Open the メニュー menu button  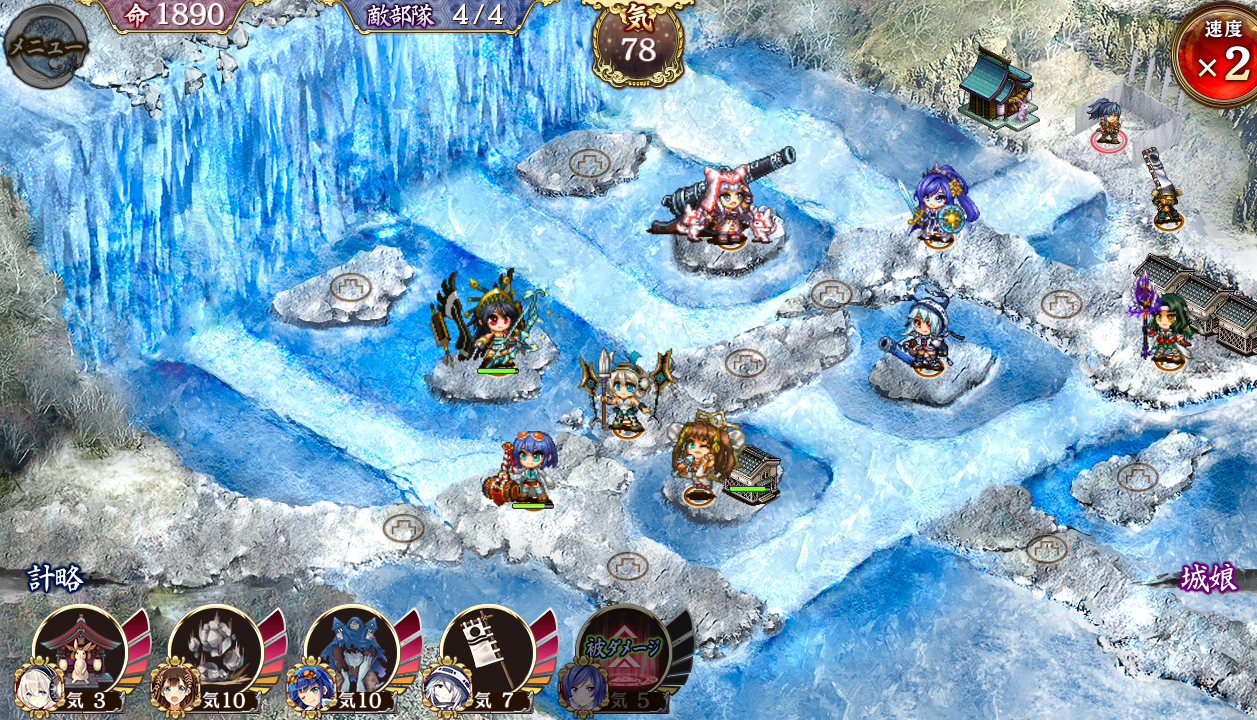[45, 46]
